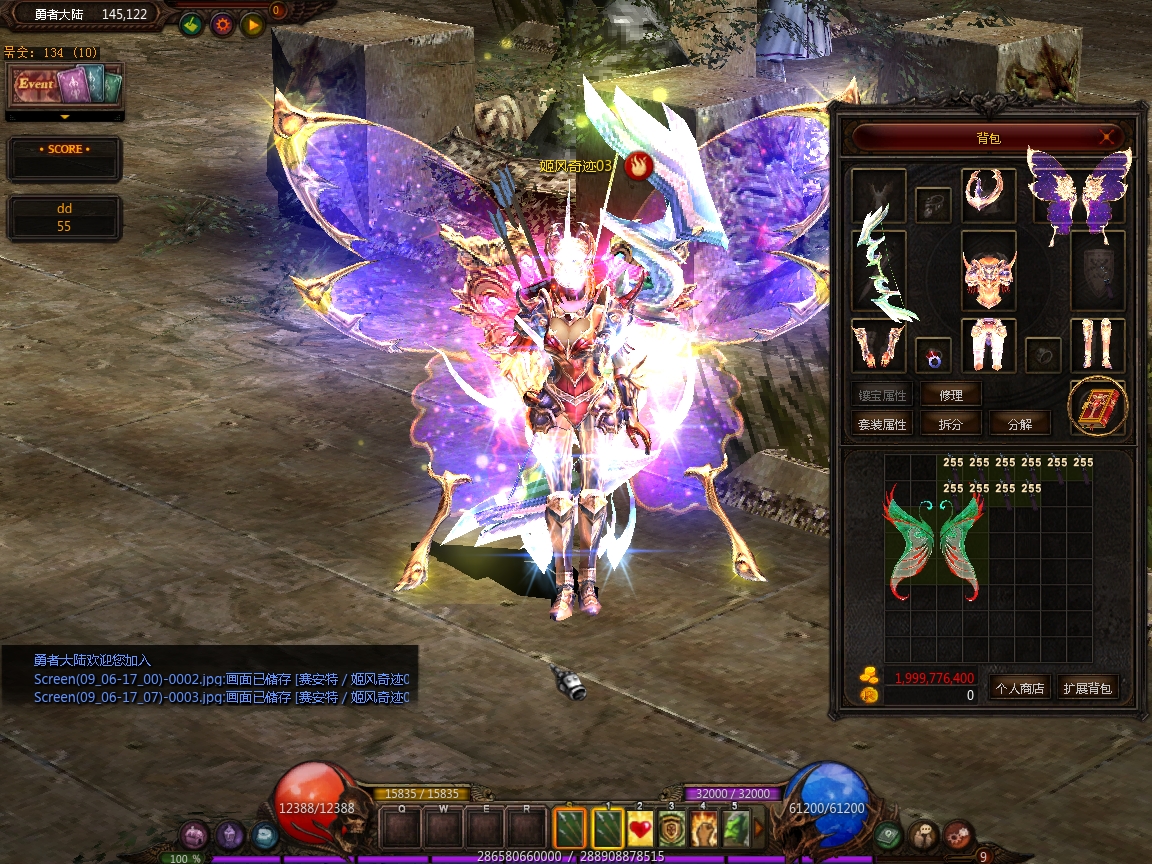The image size is (1152, 864).
Task: Expand the arrow below the Event banner
Action: click(x=65, y=117)
